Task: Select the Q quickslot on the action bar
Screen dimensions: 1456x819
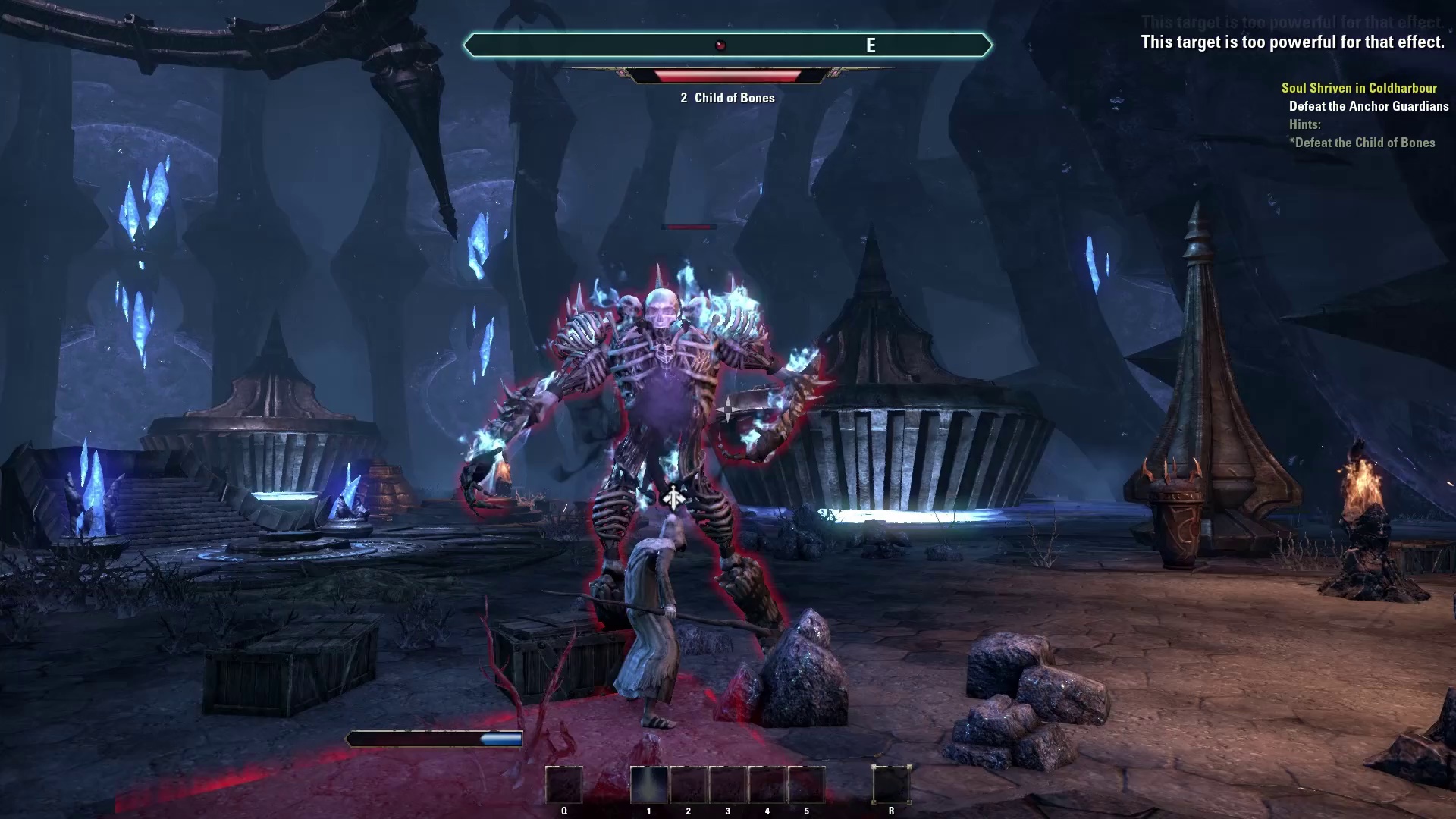Action: (564, 784)
